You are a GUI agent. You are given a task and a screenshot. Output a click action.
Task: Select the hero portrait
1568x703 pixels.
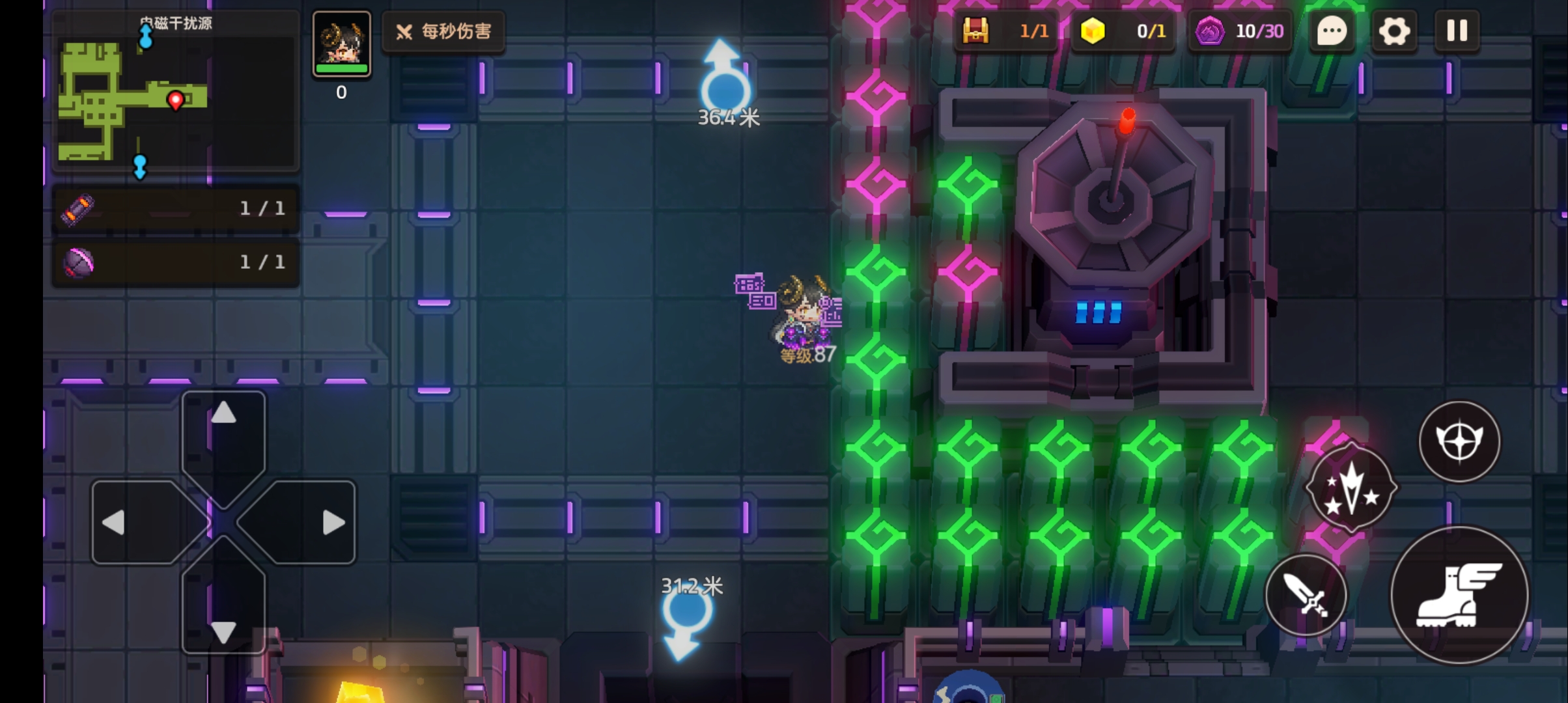coord(342,43)
